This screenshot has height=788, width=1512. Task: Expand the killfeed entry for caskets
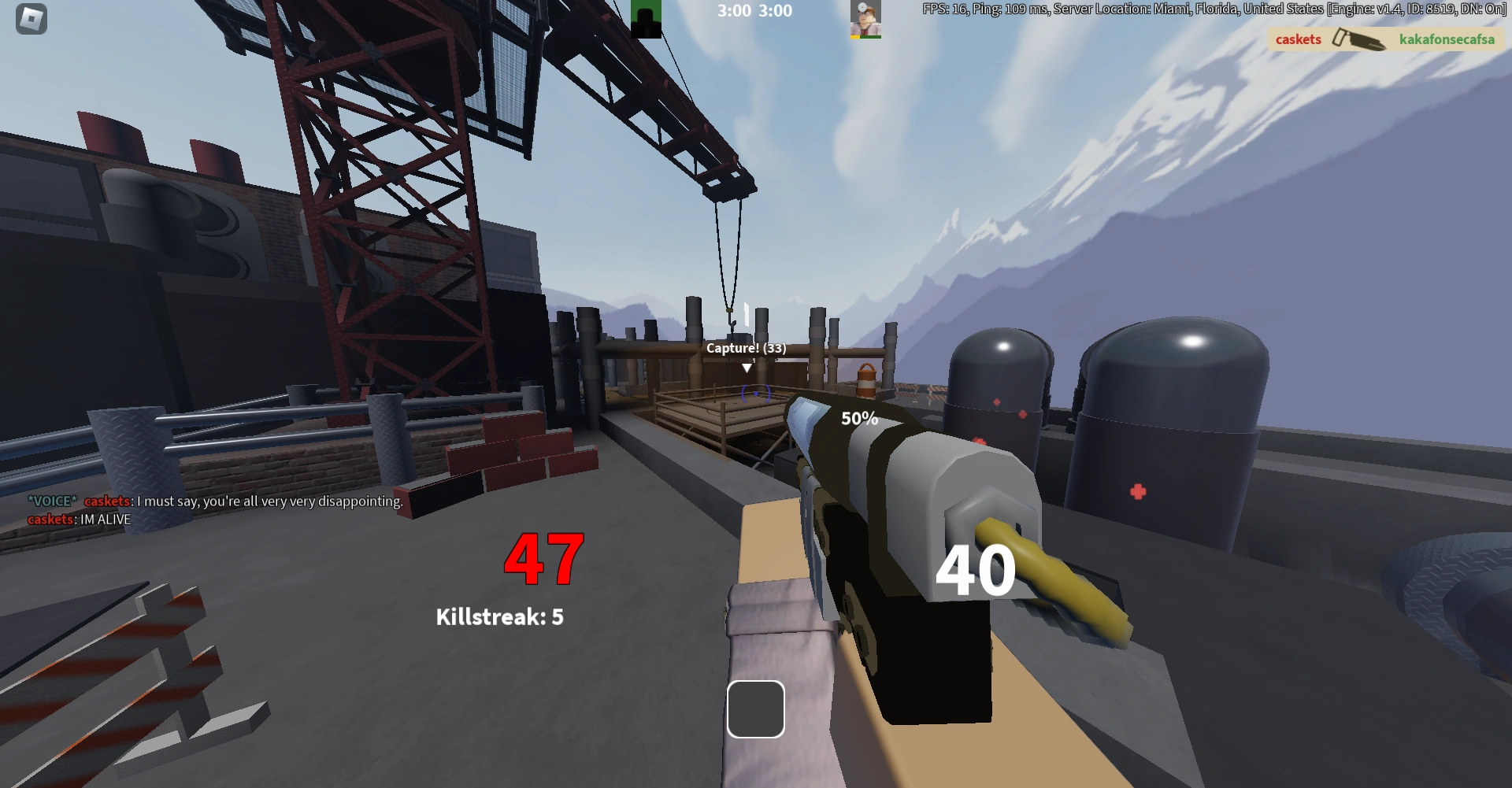point(1297,39)
